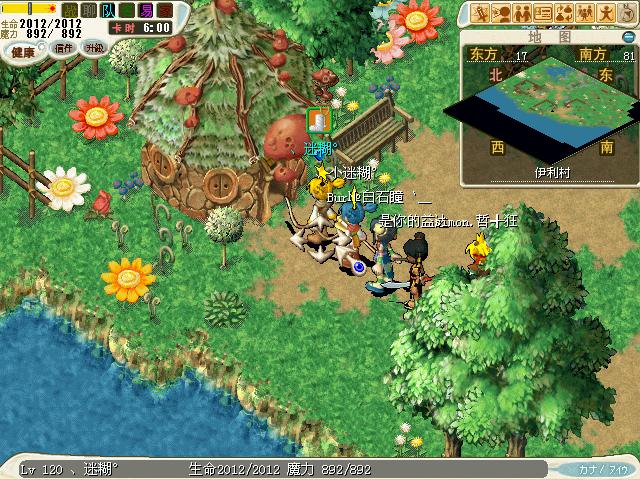Open the money bag trade icon

[x=563, y=13]
